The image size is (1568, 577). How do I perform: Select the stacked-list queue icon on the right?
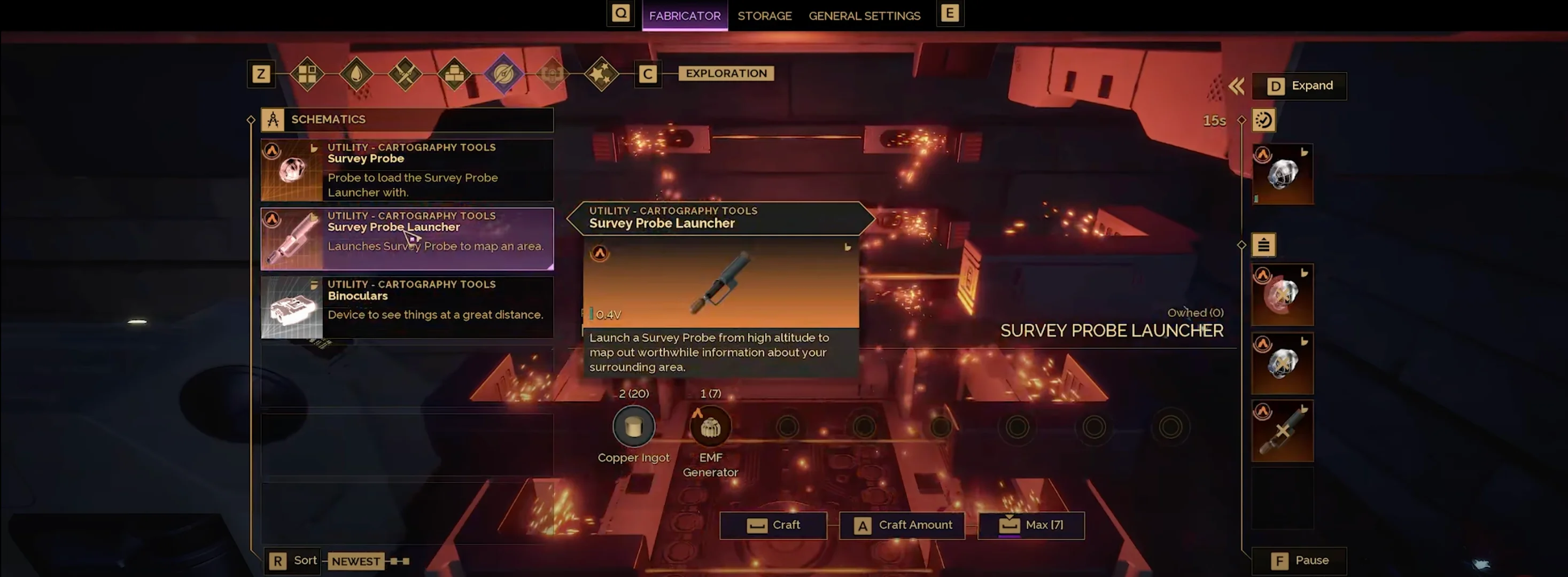1264,245
